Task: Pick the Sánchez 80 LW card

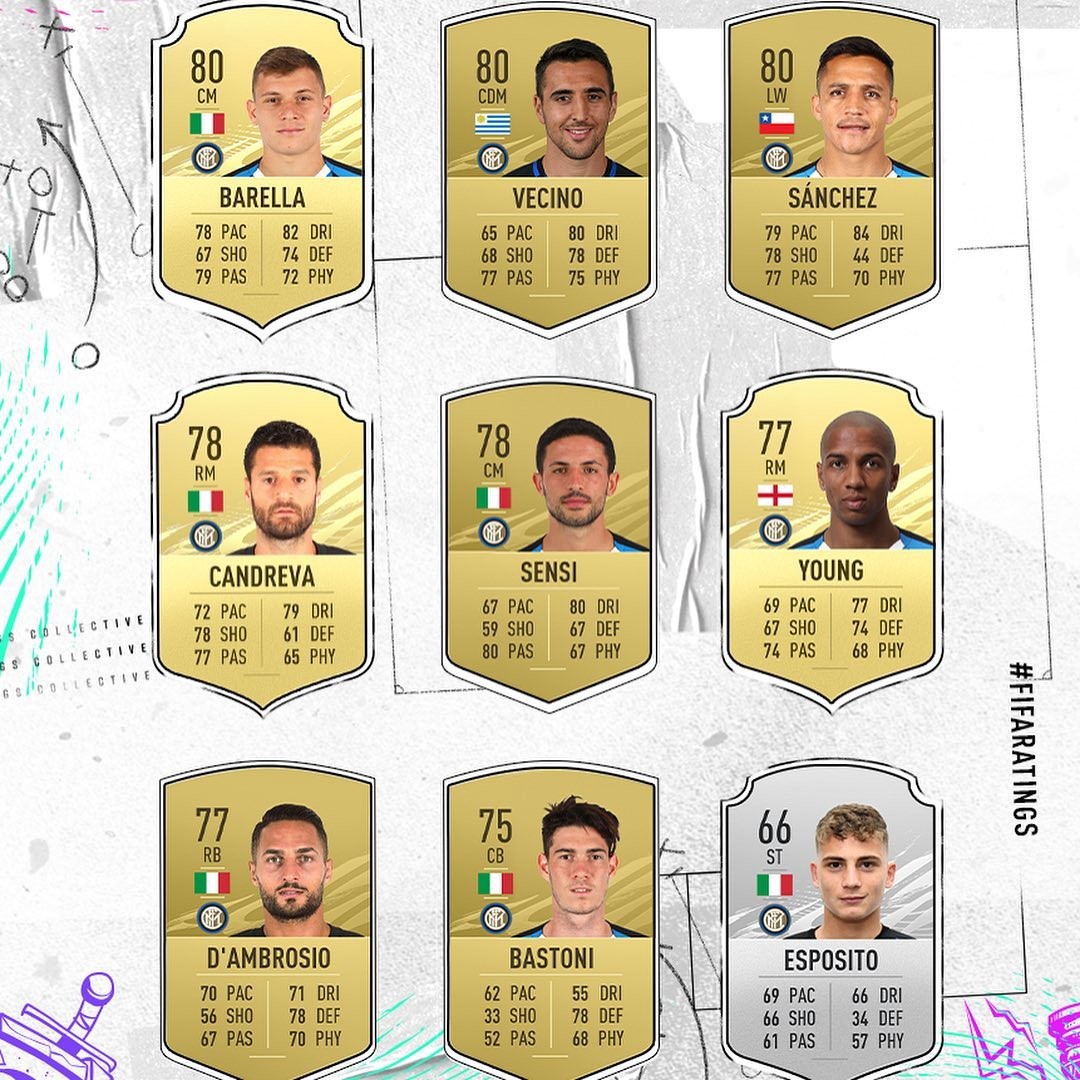Action: tap(832, 170)
